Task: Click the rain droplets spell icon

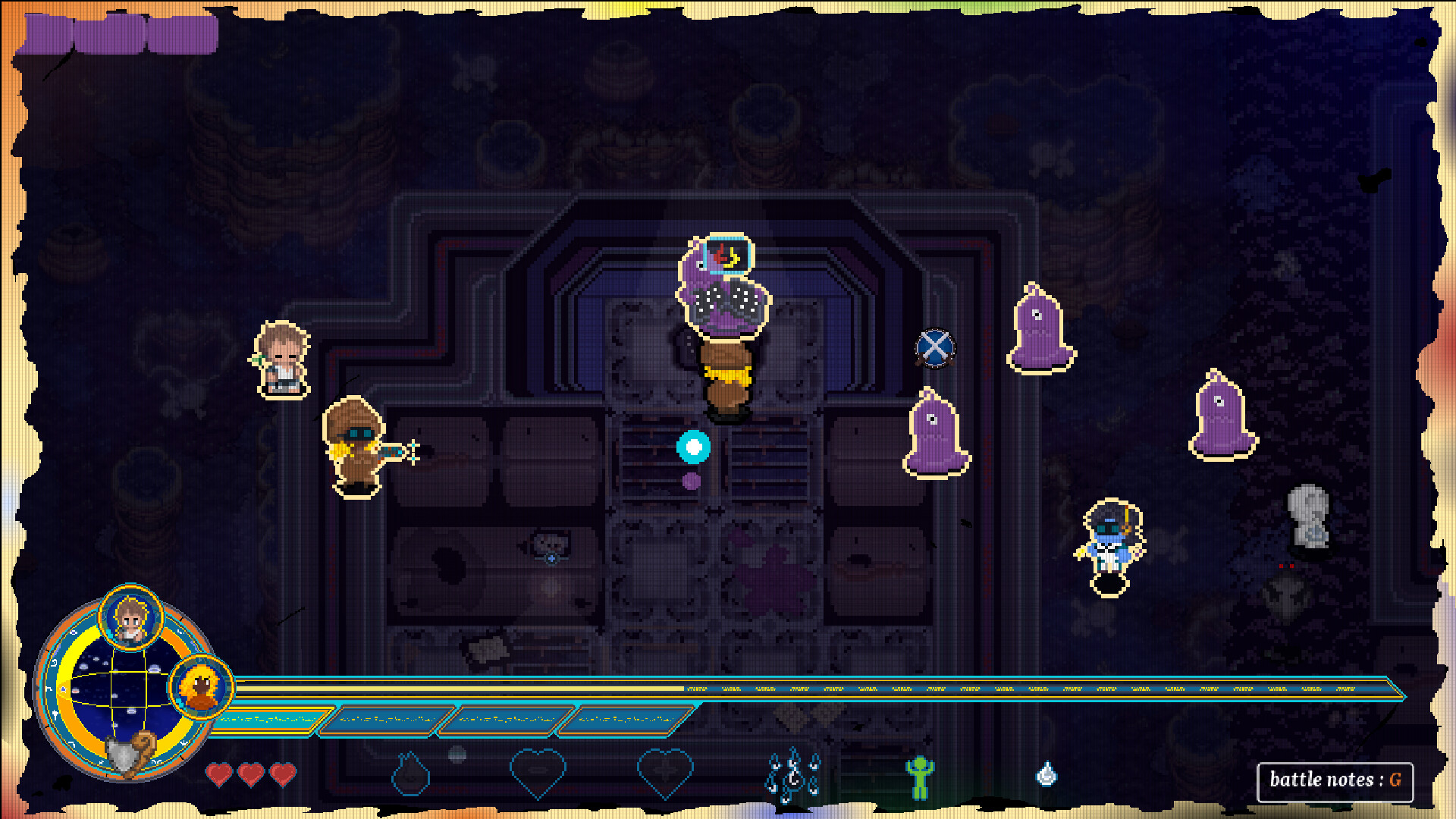Action: click(x=792, y=772)
